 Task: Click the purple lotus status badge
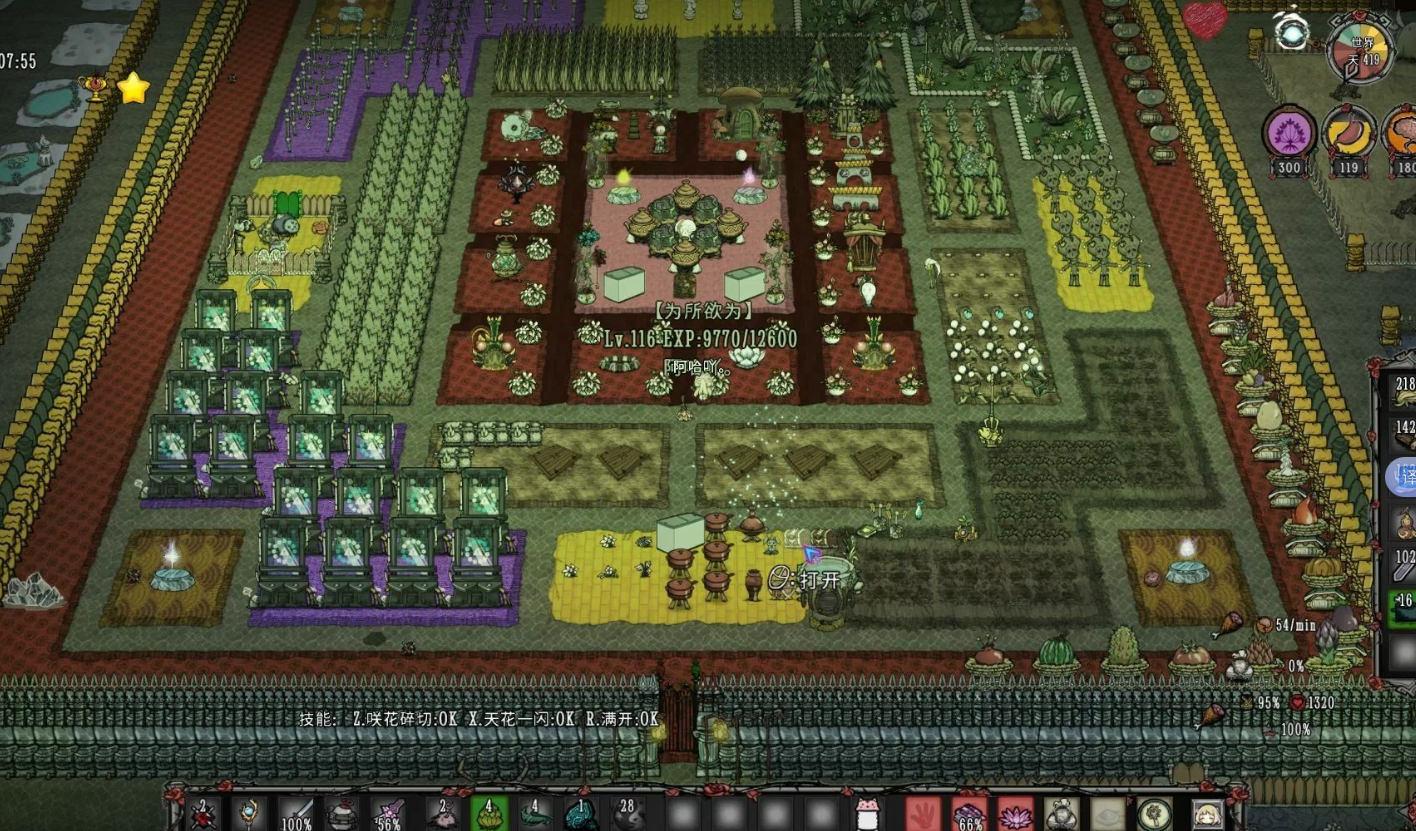1288,133
